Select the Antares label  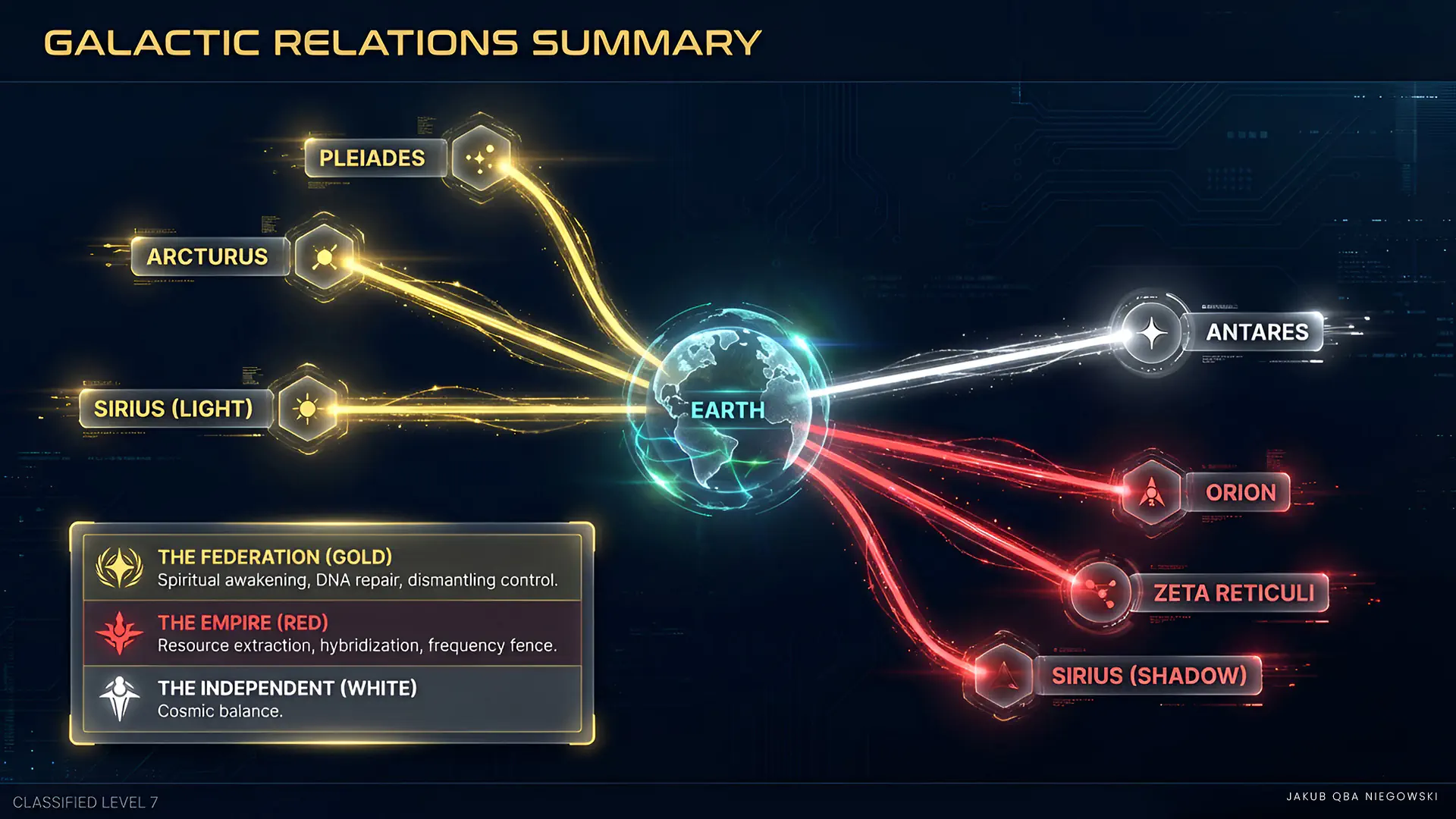pyautogui.click(x=1257, y=332)
